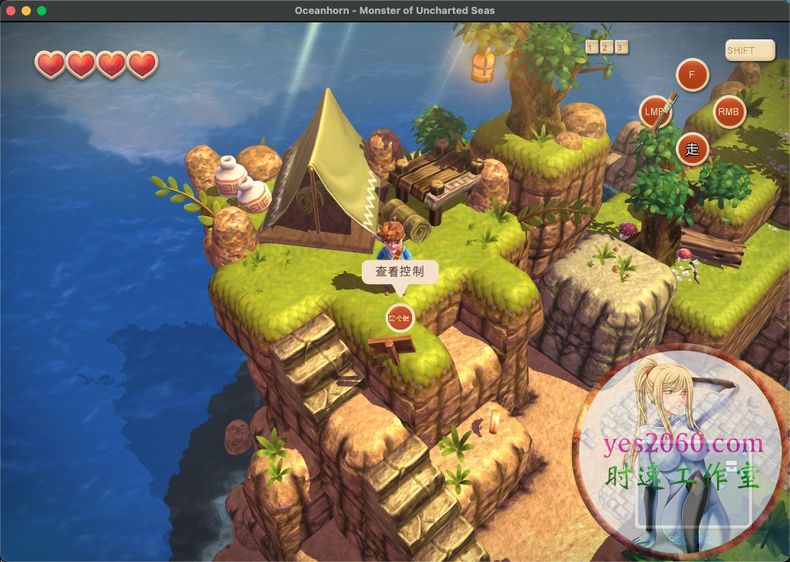Activate the red RMB action button
The image size is (790, 562).
[x=729, y=112]
